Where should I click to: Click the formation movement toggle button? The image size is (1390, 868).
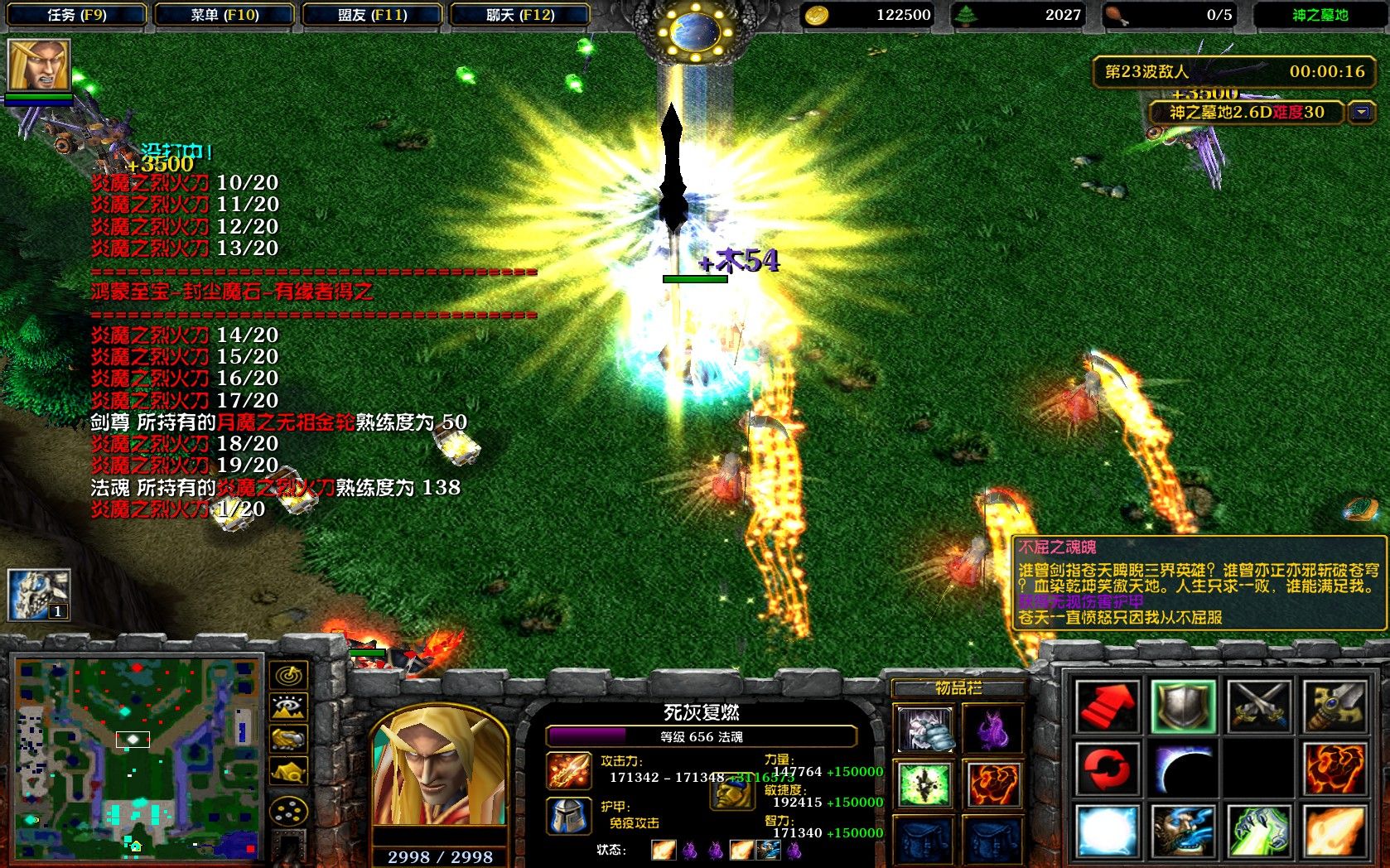(x=288, y=812)
